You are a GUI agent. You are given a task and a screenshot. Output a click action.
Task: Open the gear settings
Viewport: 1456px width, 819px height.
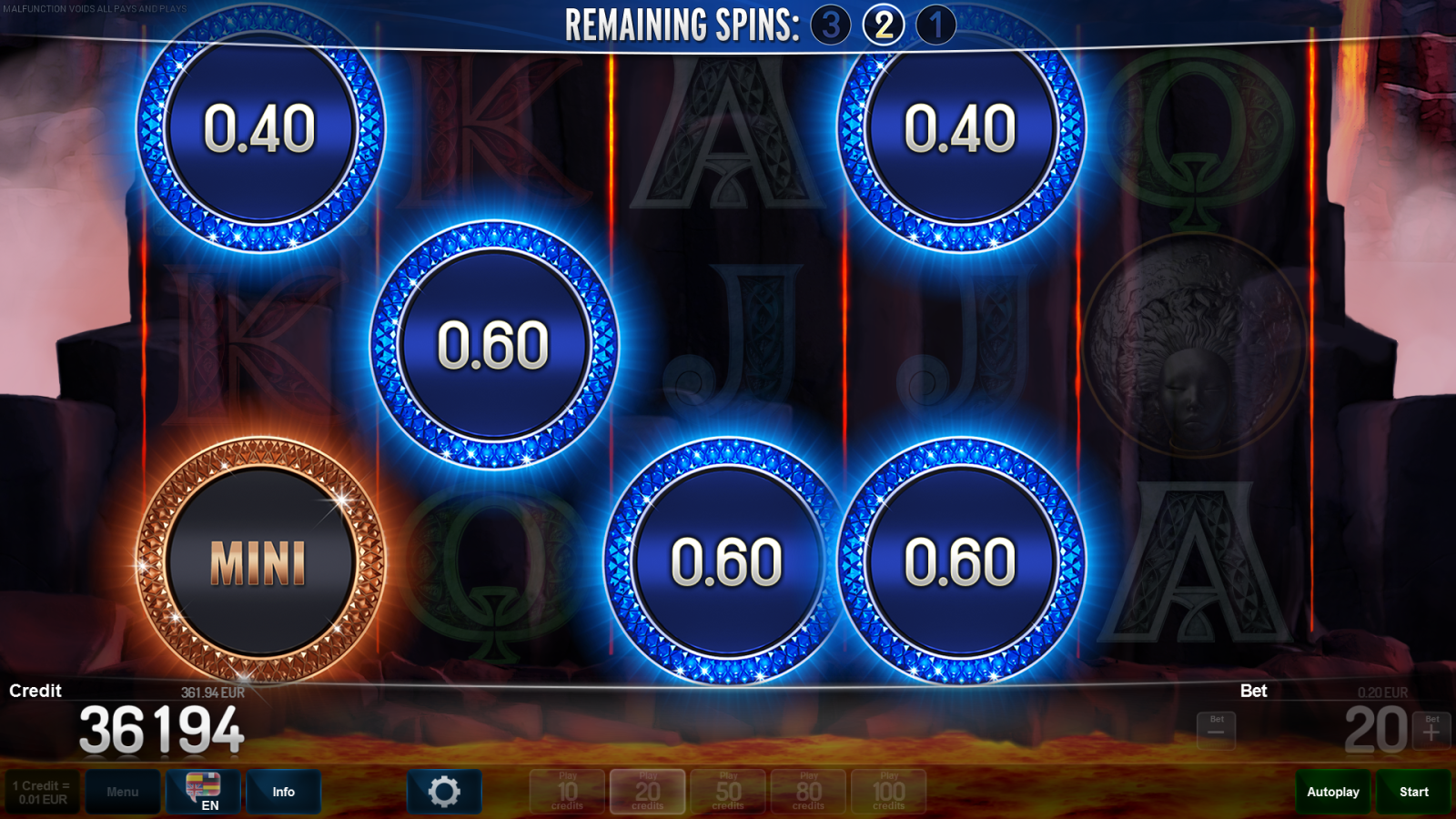click(x=444, y=792)
